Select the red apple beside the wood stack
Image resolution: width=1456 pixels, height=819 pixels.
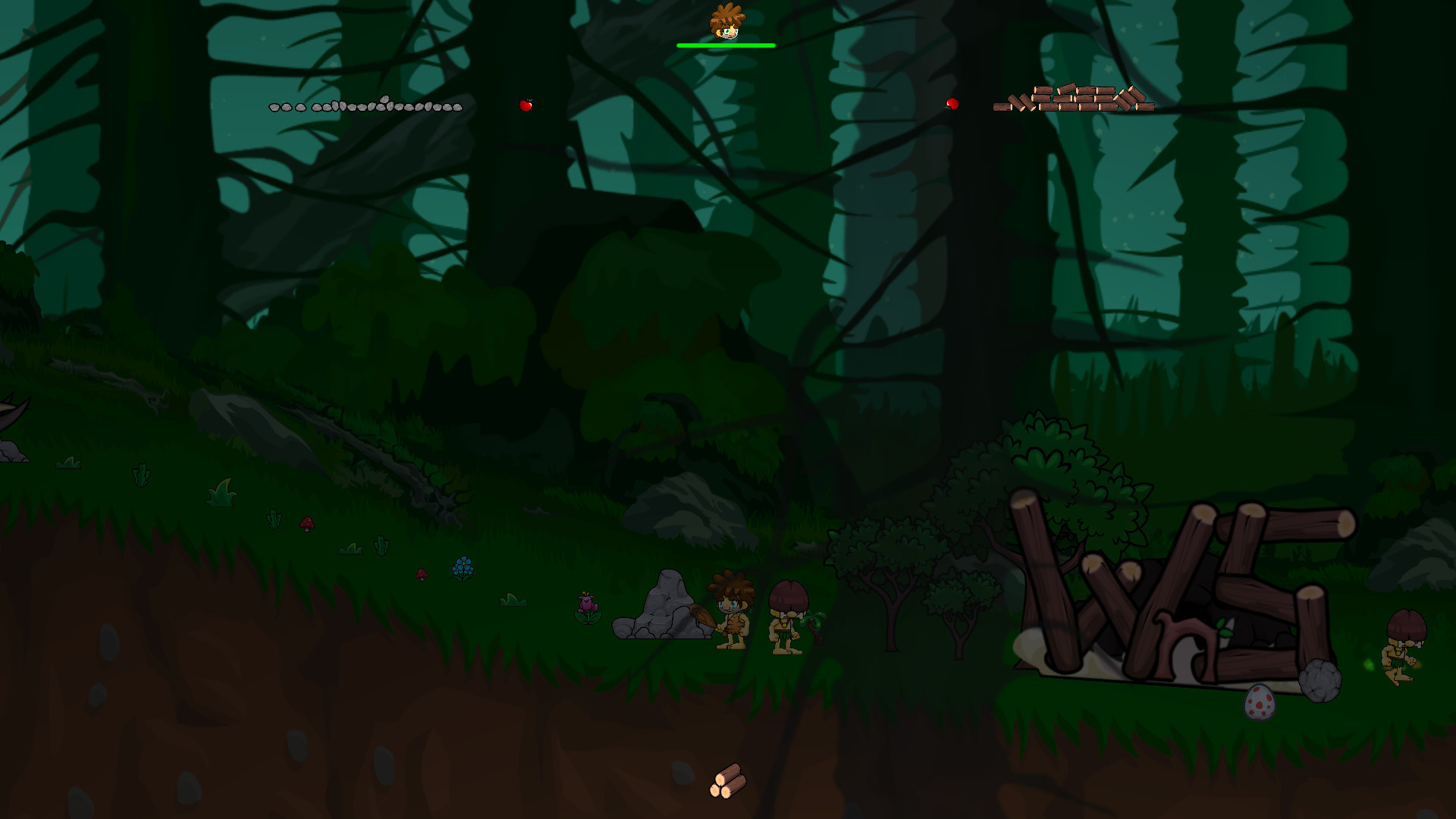click(952, 103)
